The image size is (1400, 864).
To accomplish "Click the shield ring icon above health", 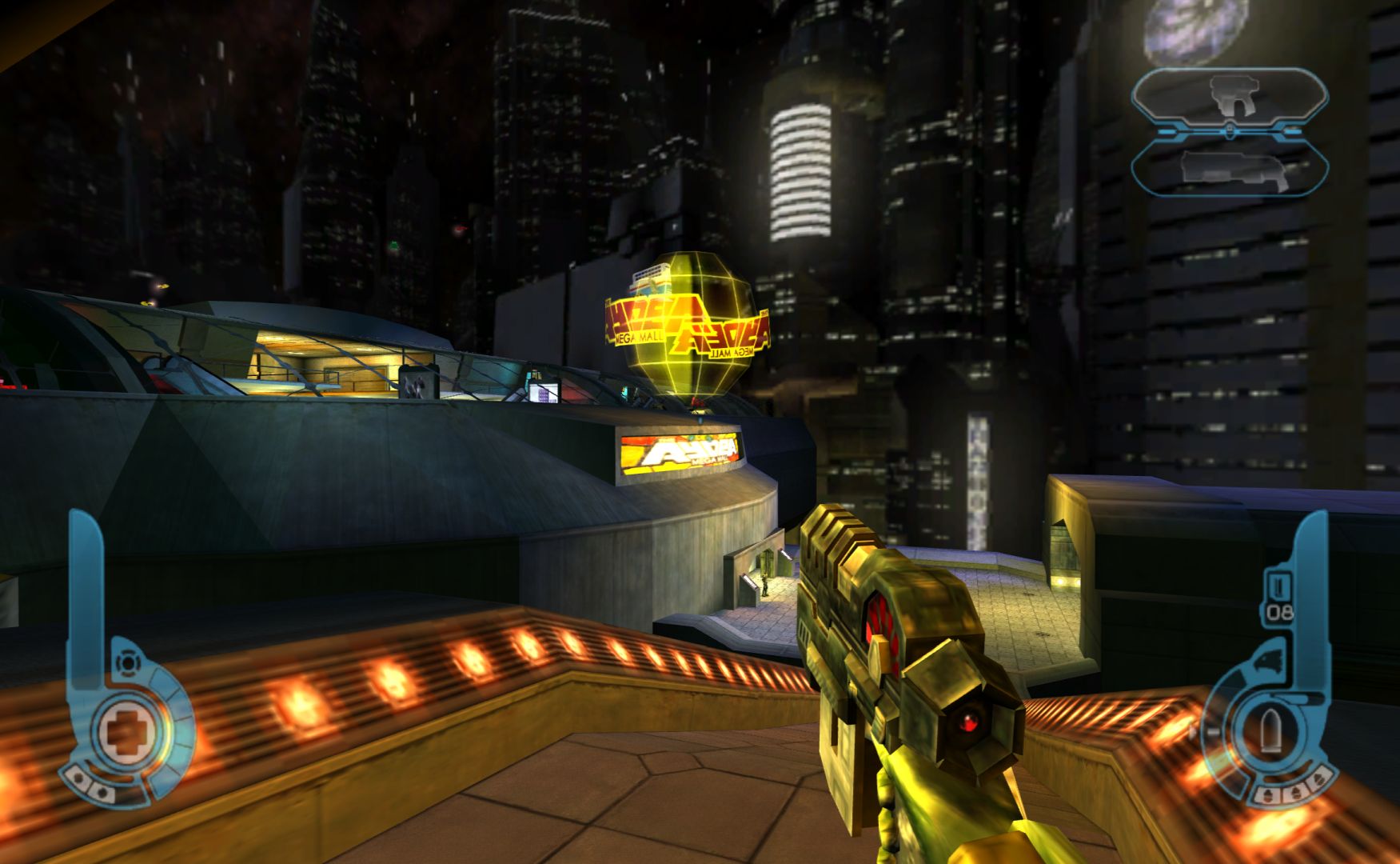I will tap(126, 662).
